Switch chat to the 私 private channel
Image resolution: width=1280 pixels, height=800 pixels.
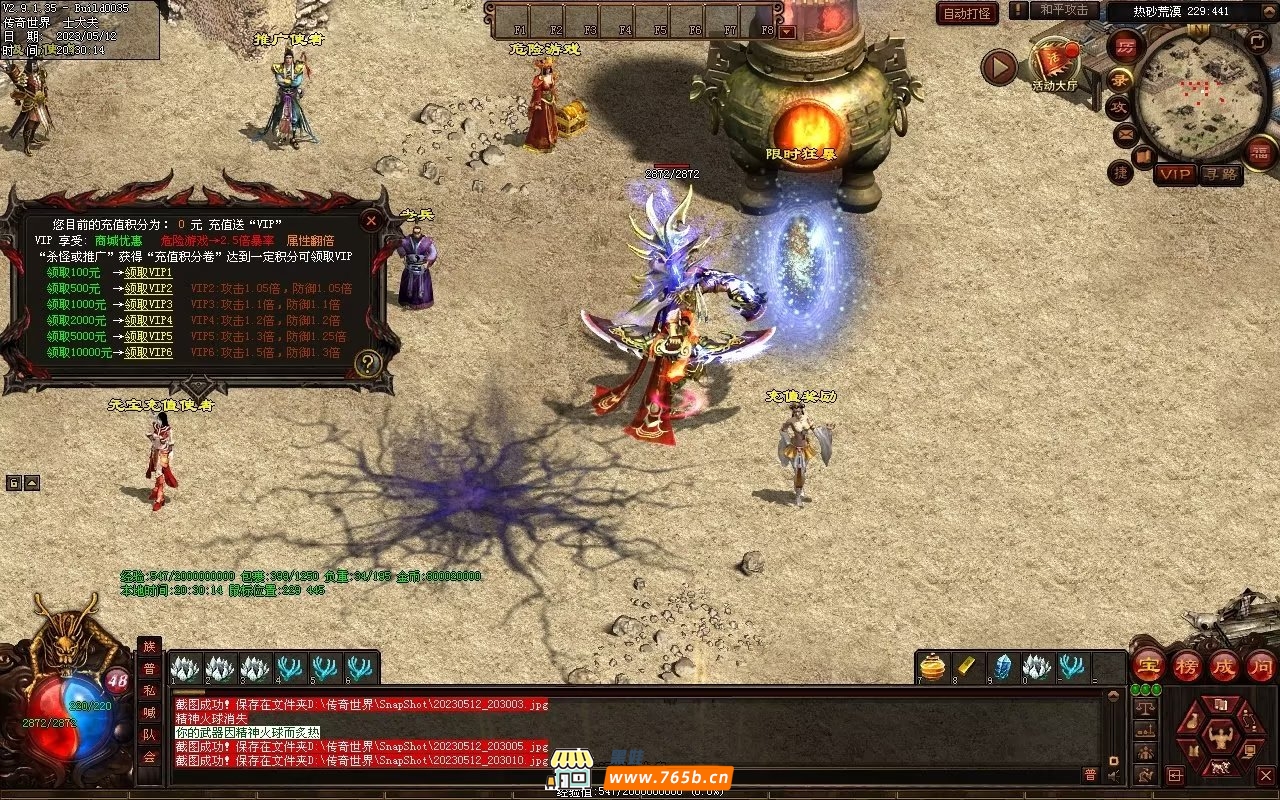tap(149, 691)
